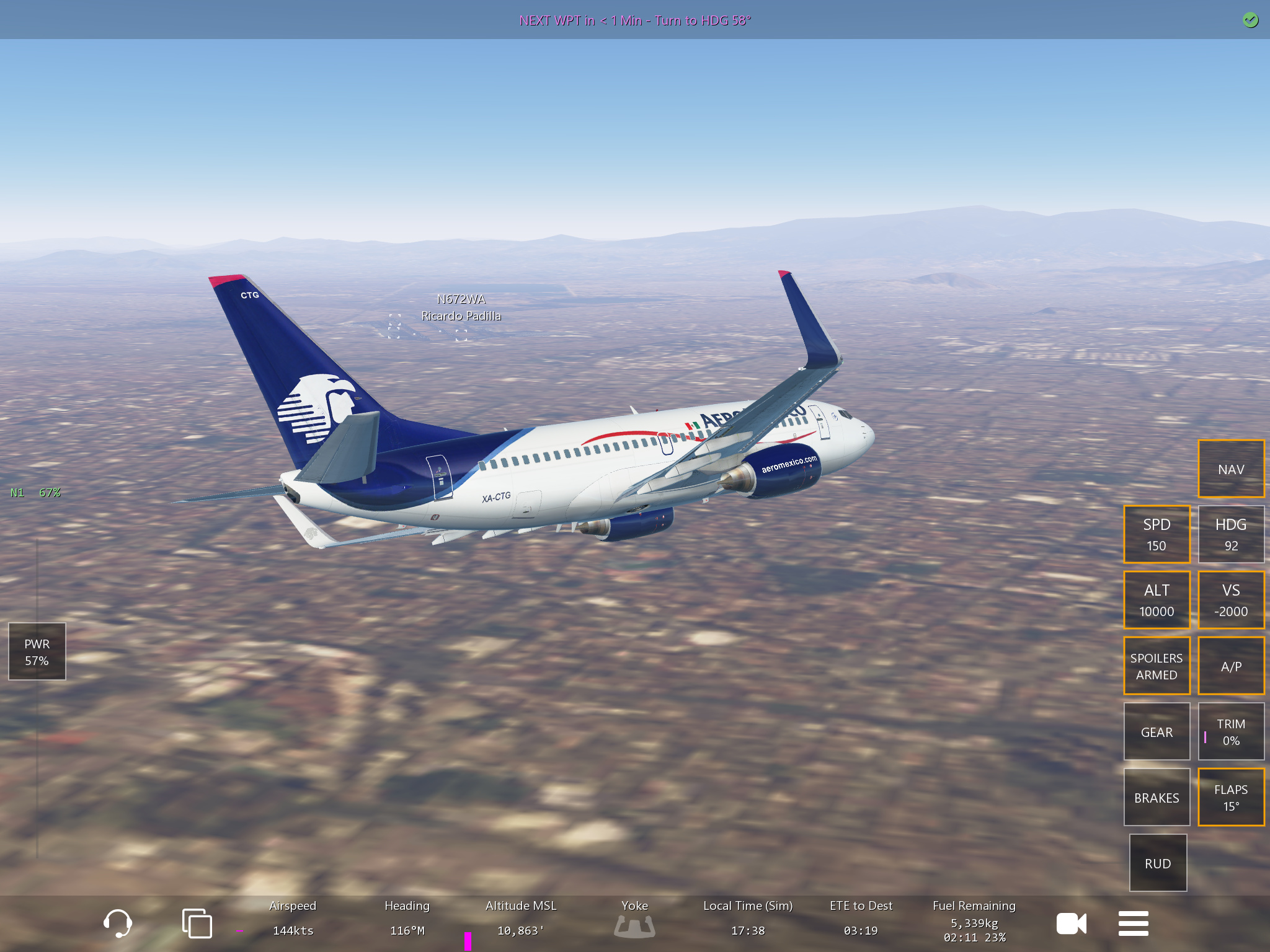Enable HDG 92 heading hold

click(x=1230, y=534)
